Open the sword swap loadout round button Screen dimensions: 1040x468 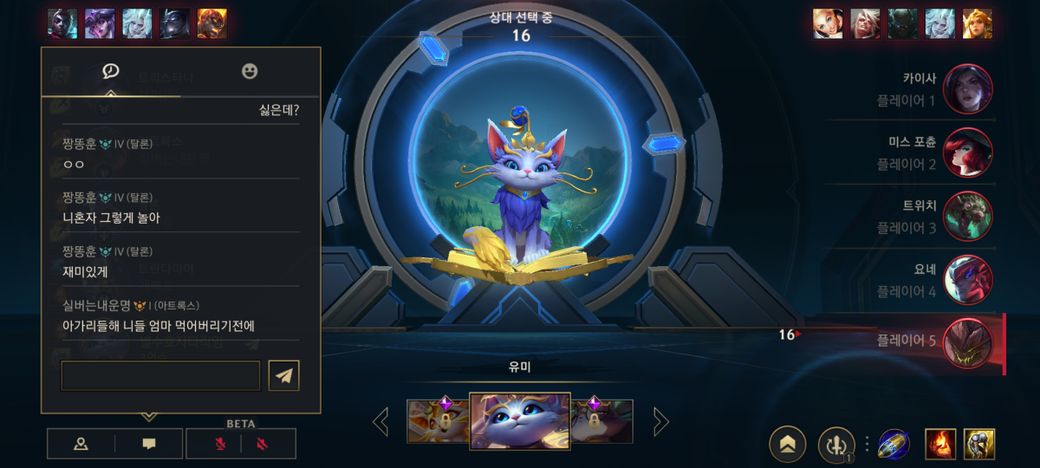(x=836, y=444)
